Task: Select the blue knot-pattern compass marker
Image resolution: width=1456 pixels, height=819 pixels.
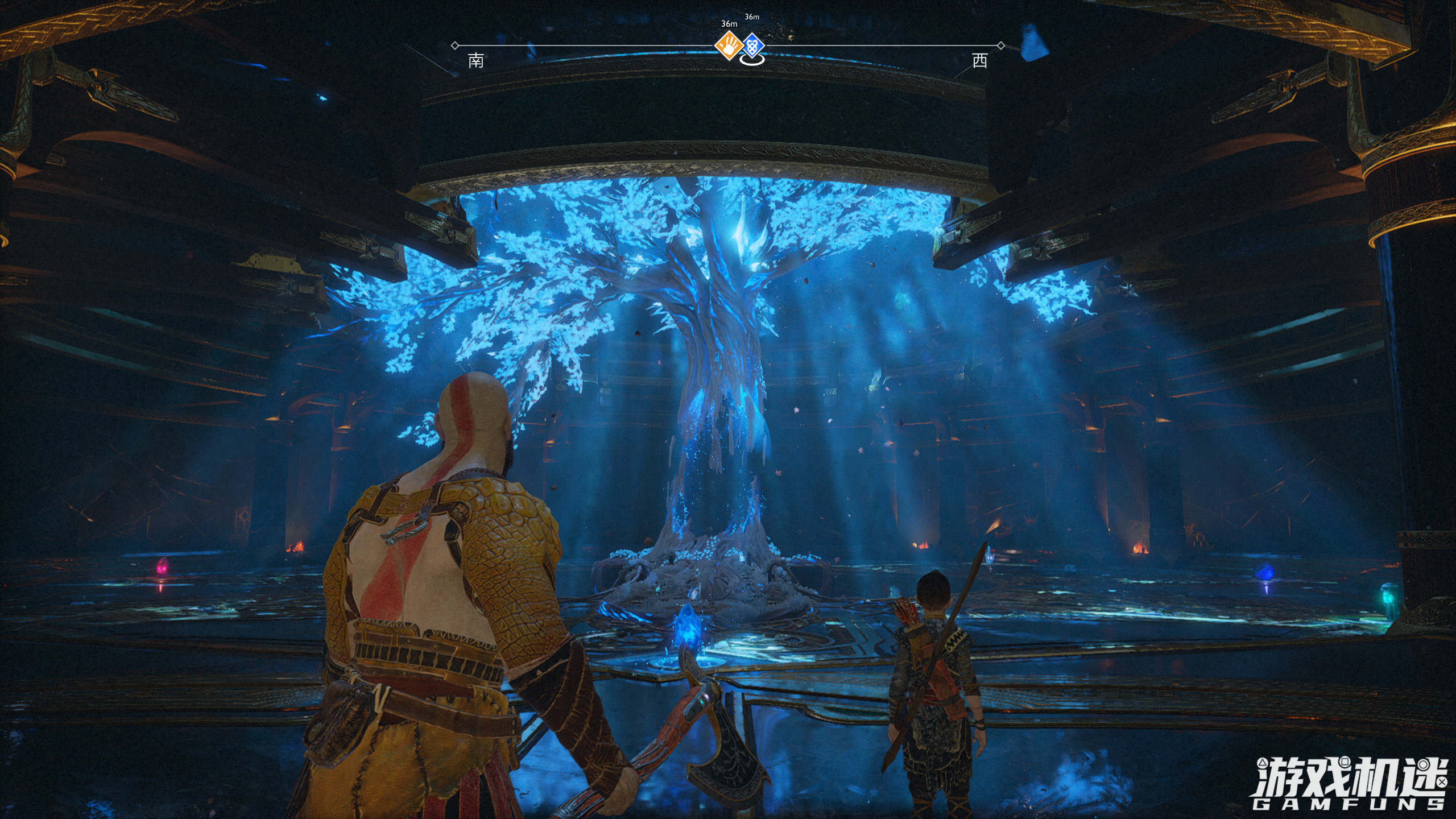Action: tap(752, 44)
